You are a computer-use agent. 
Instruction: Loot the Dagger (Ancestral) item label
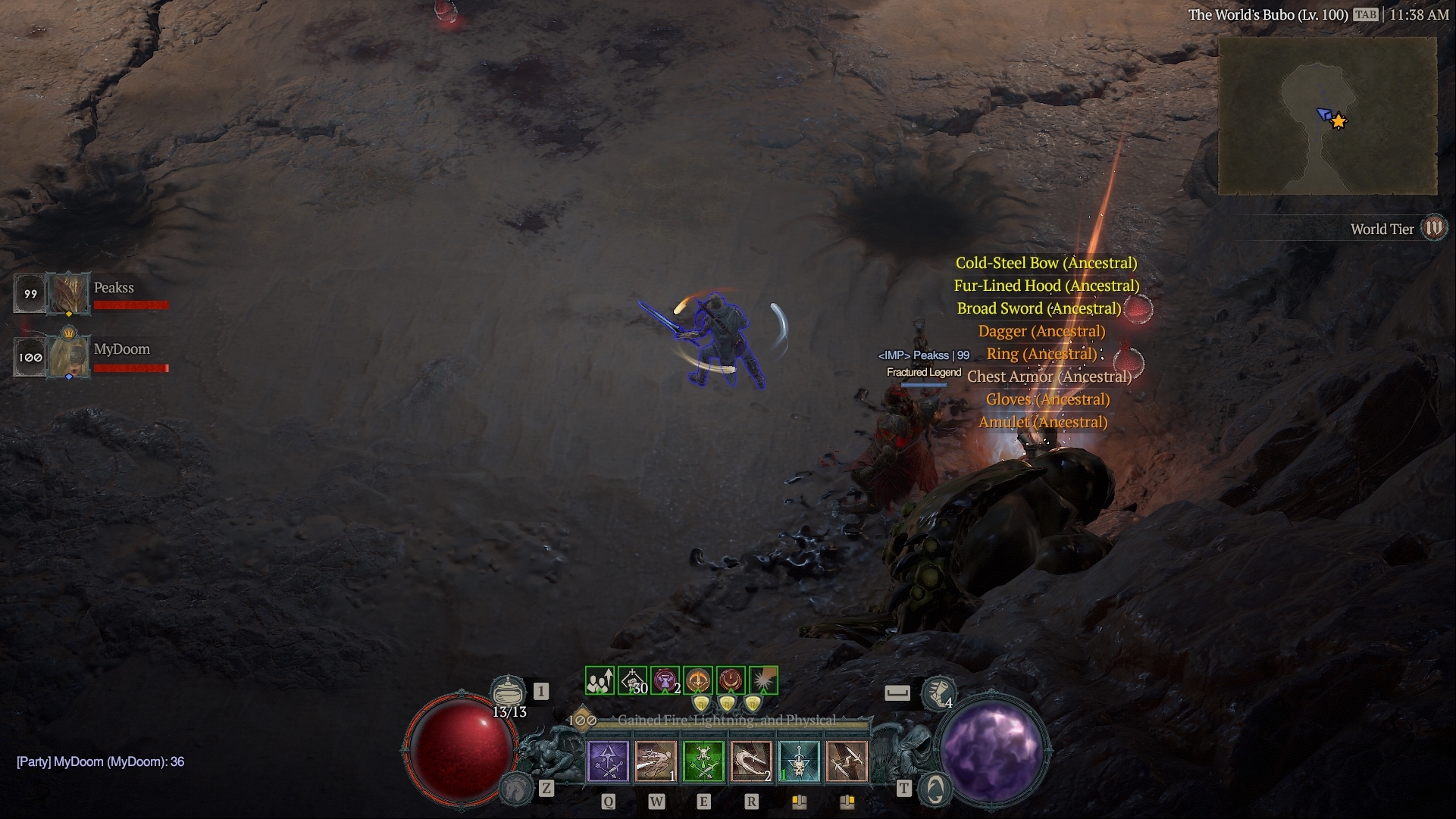[x=1041, y=331]
